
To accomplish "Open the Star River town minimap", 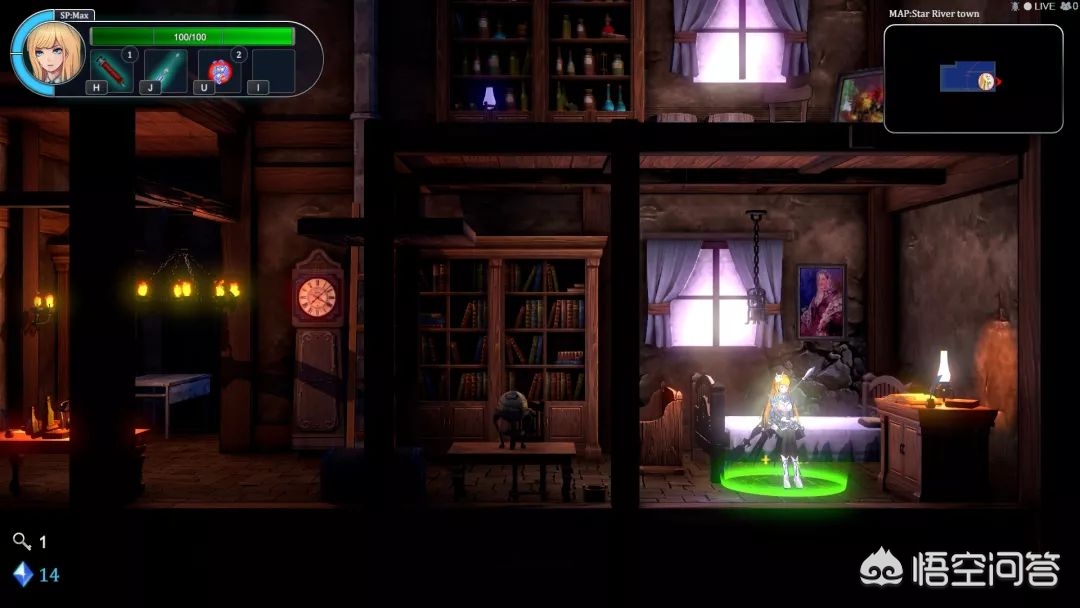I will pyautogui.click(x=972, y=78).
